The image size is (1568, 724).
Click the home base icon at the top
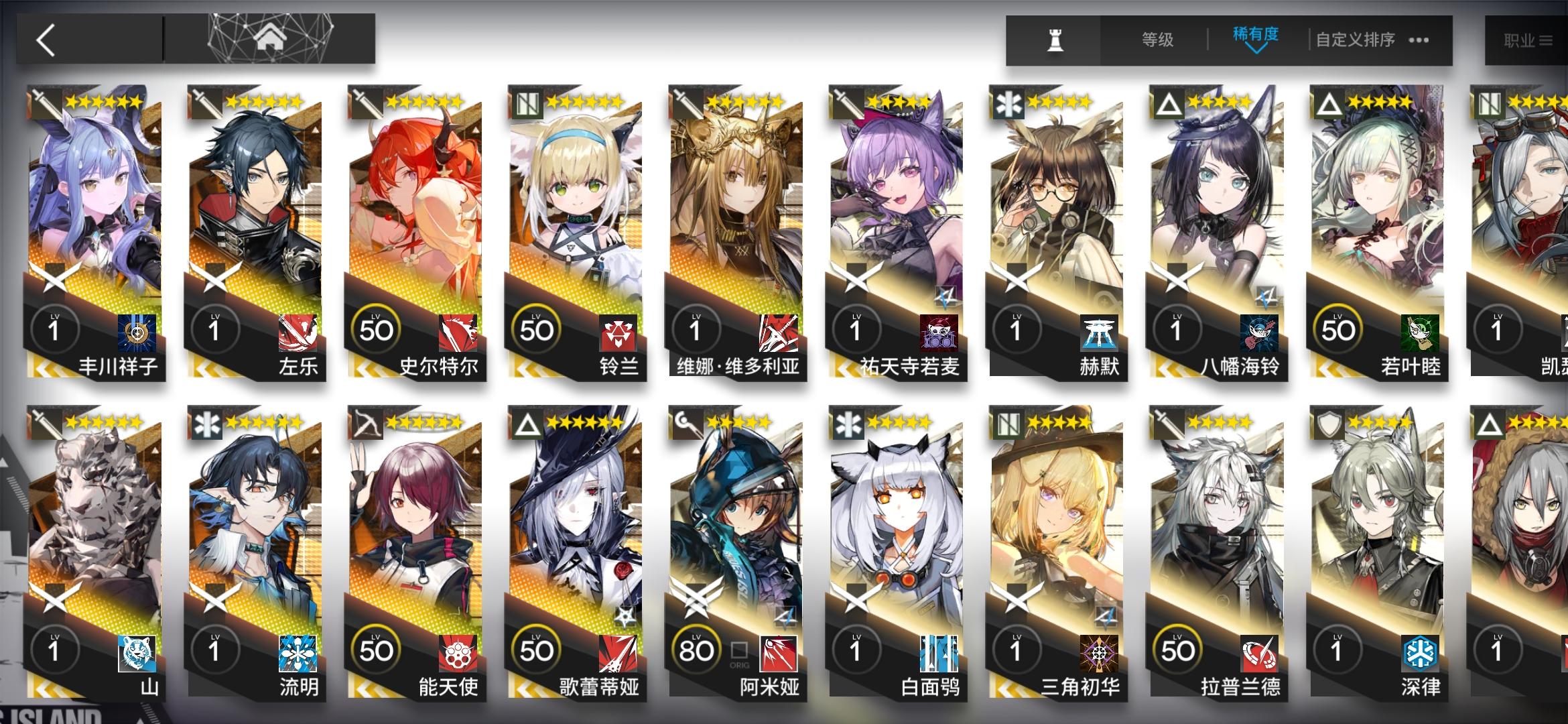(268, 39)
